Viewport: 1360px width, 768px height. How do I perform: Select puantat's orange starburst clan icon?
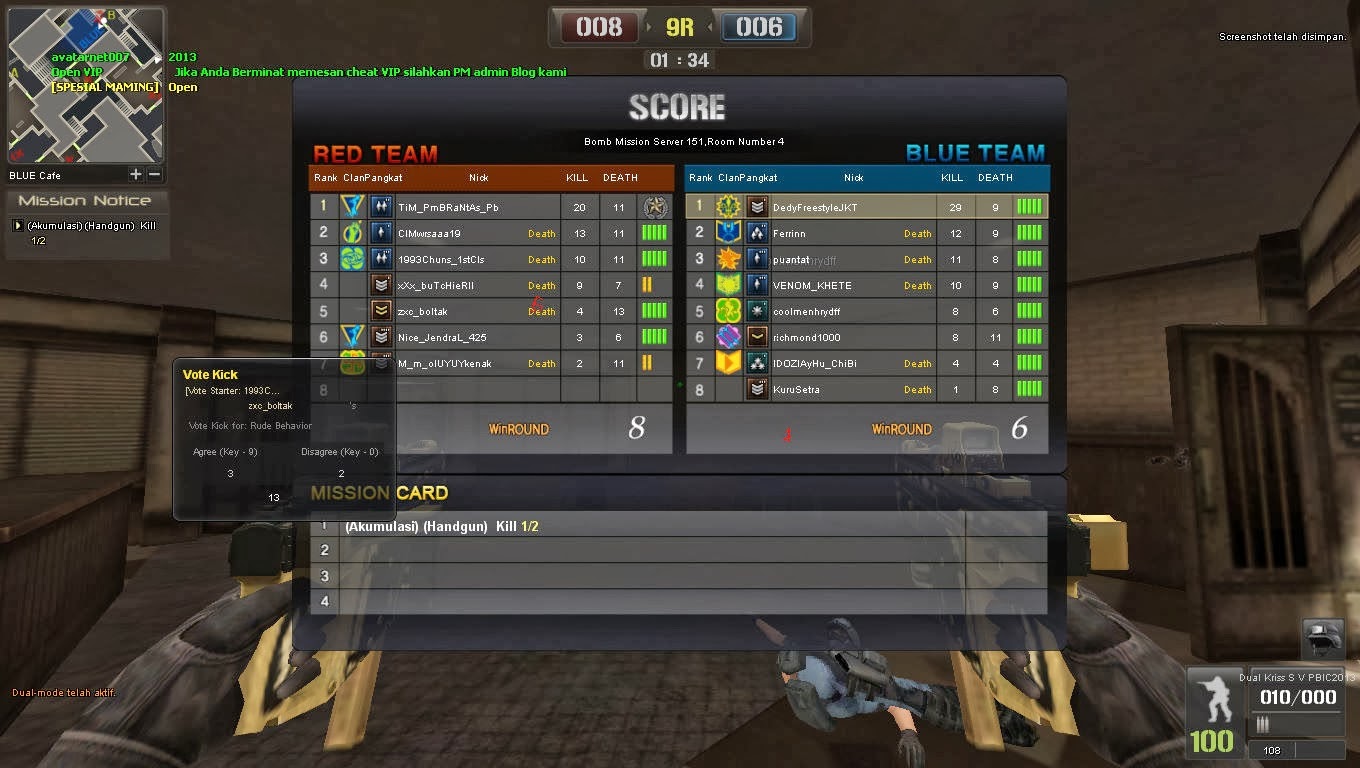[x=729, y=258]
